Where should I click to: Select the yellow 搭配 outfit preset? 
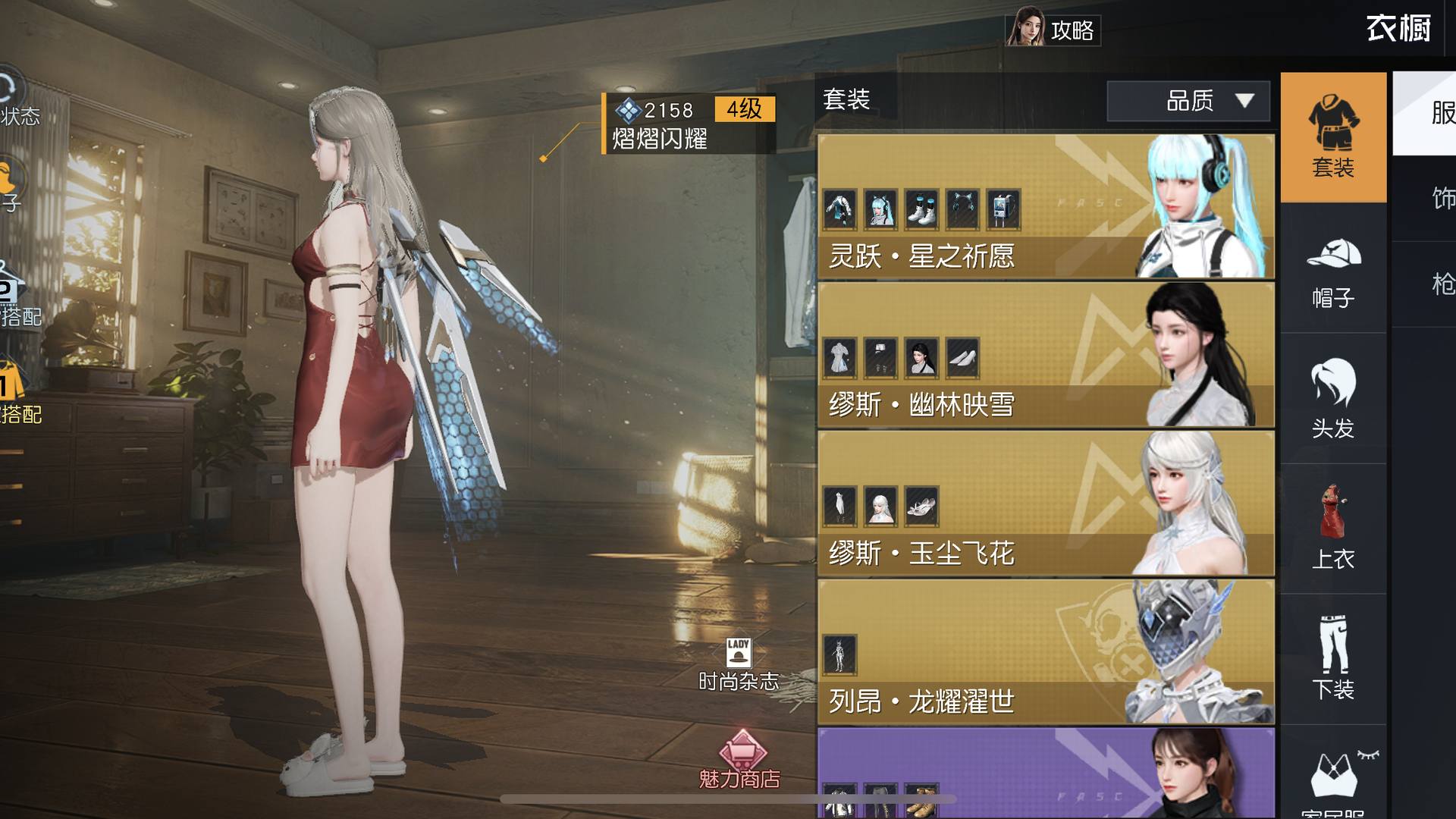(17, 393)
